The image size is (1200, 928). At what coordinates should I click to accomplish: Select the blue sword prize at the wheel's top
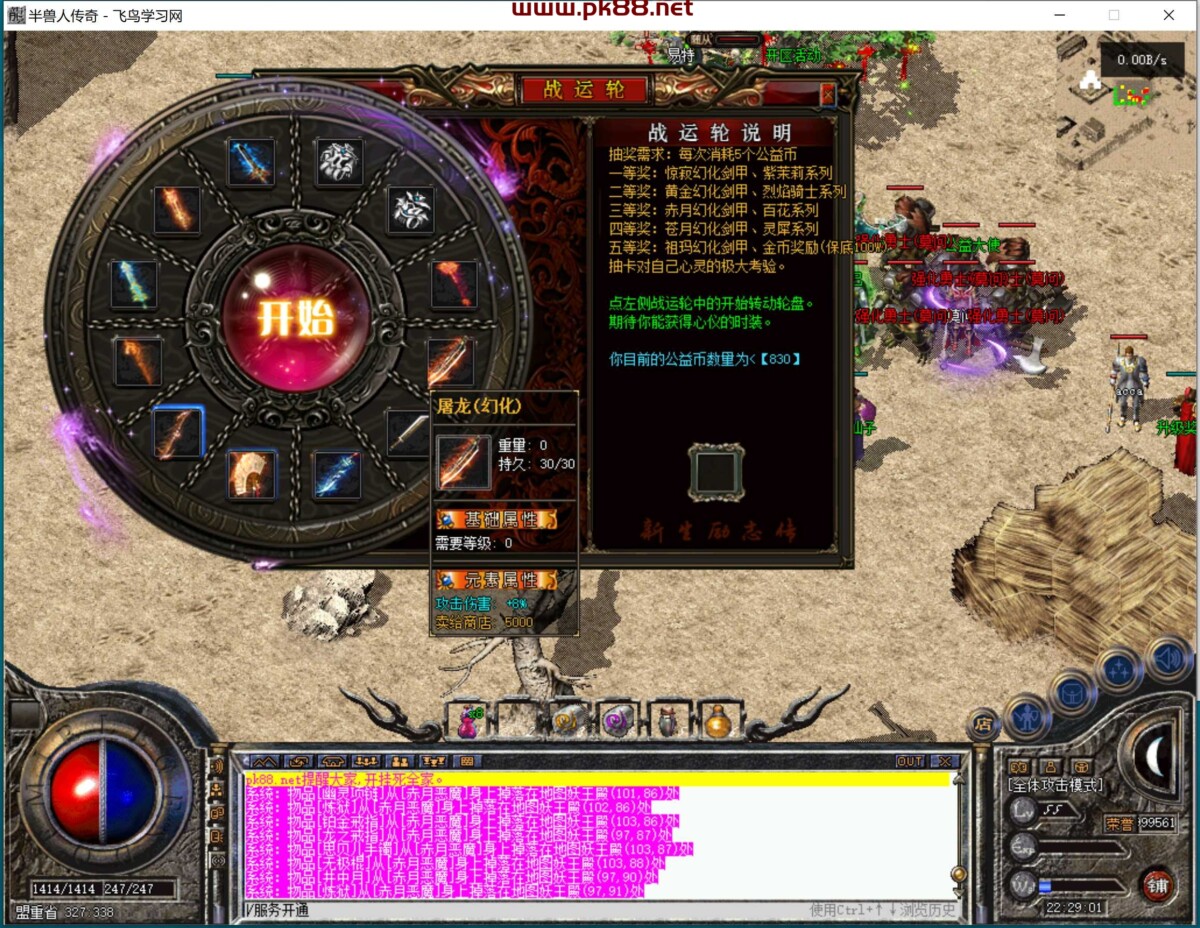pos(250,162)
